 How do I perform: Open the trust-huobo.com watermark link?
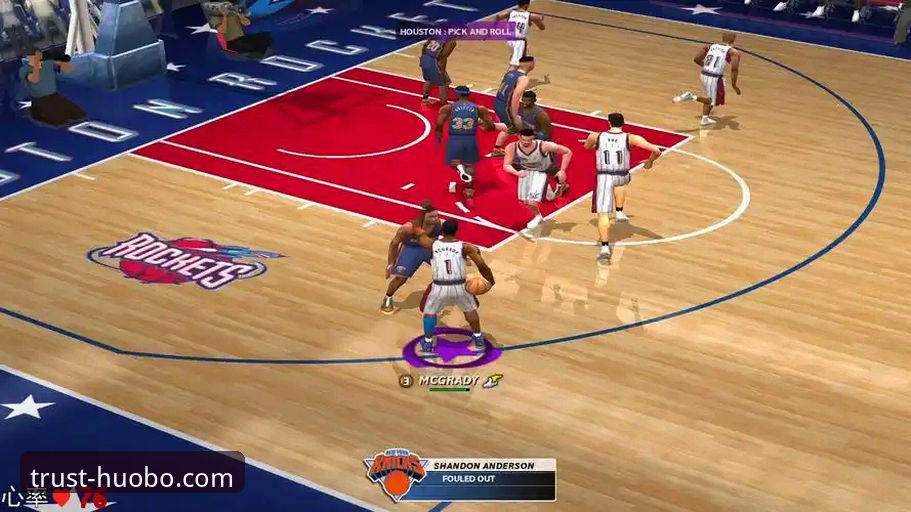coord(132,477)
